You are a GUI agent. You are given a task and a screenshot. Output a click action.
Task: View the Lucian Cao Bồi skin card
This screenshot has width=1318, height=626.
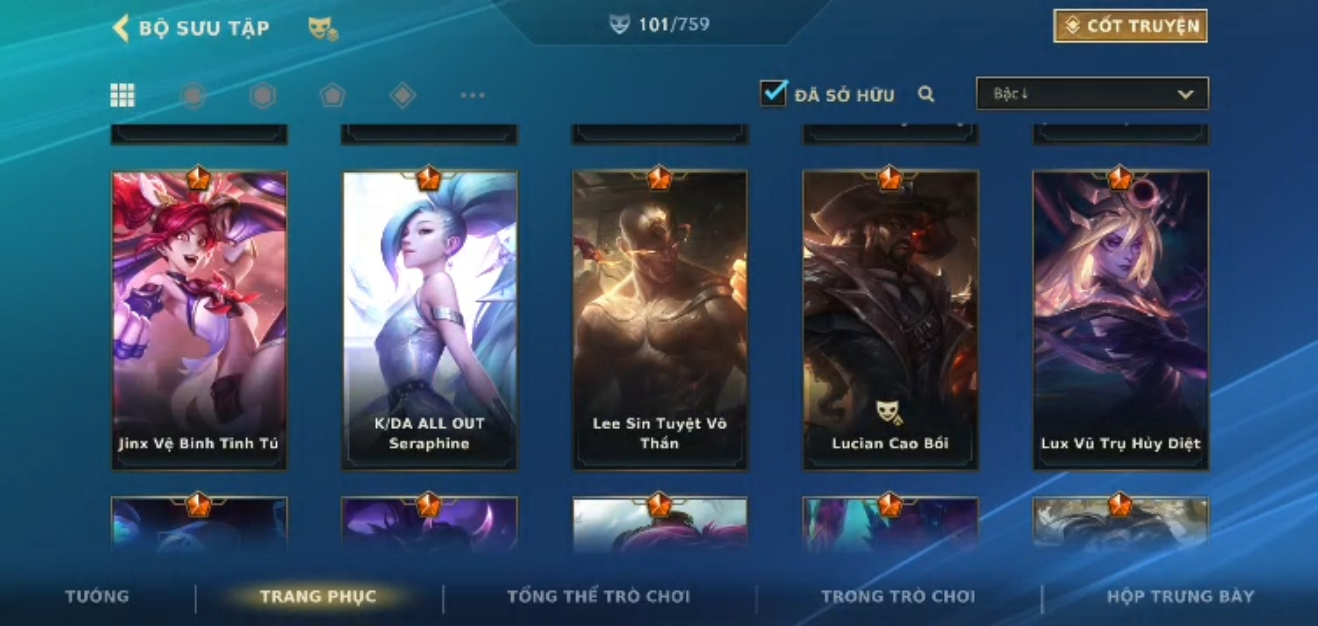(890, 320)
